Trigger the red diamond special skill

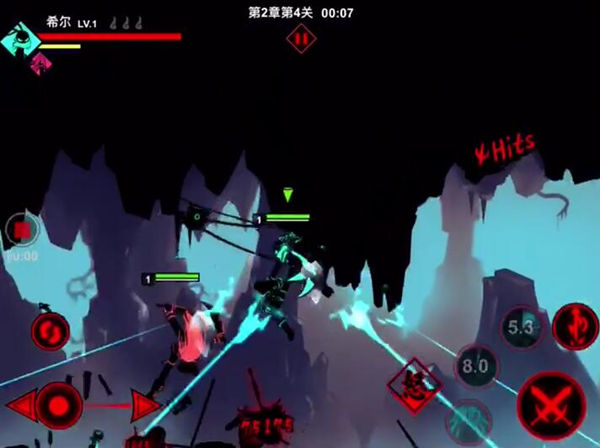point(414,384)
